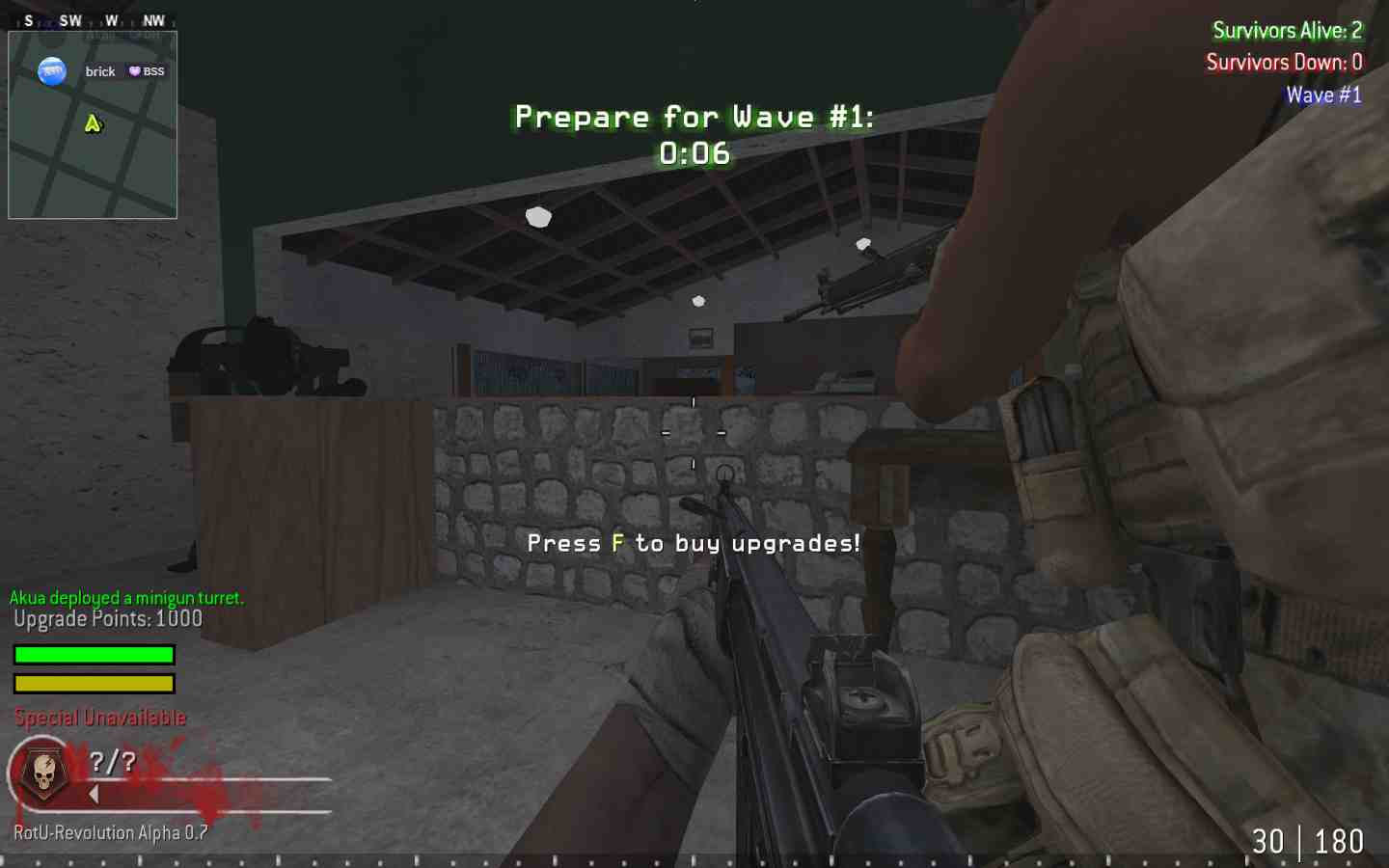Click the purple BSS heart clan icon
Viewport: 1389px width, 868px height.
pyautogui.click(x=134, y=70)
